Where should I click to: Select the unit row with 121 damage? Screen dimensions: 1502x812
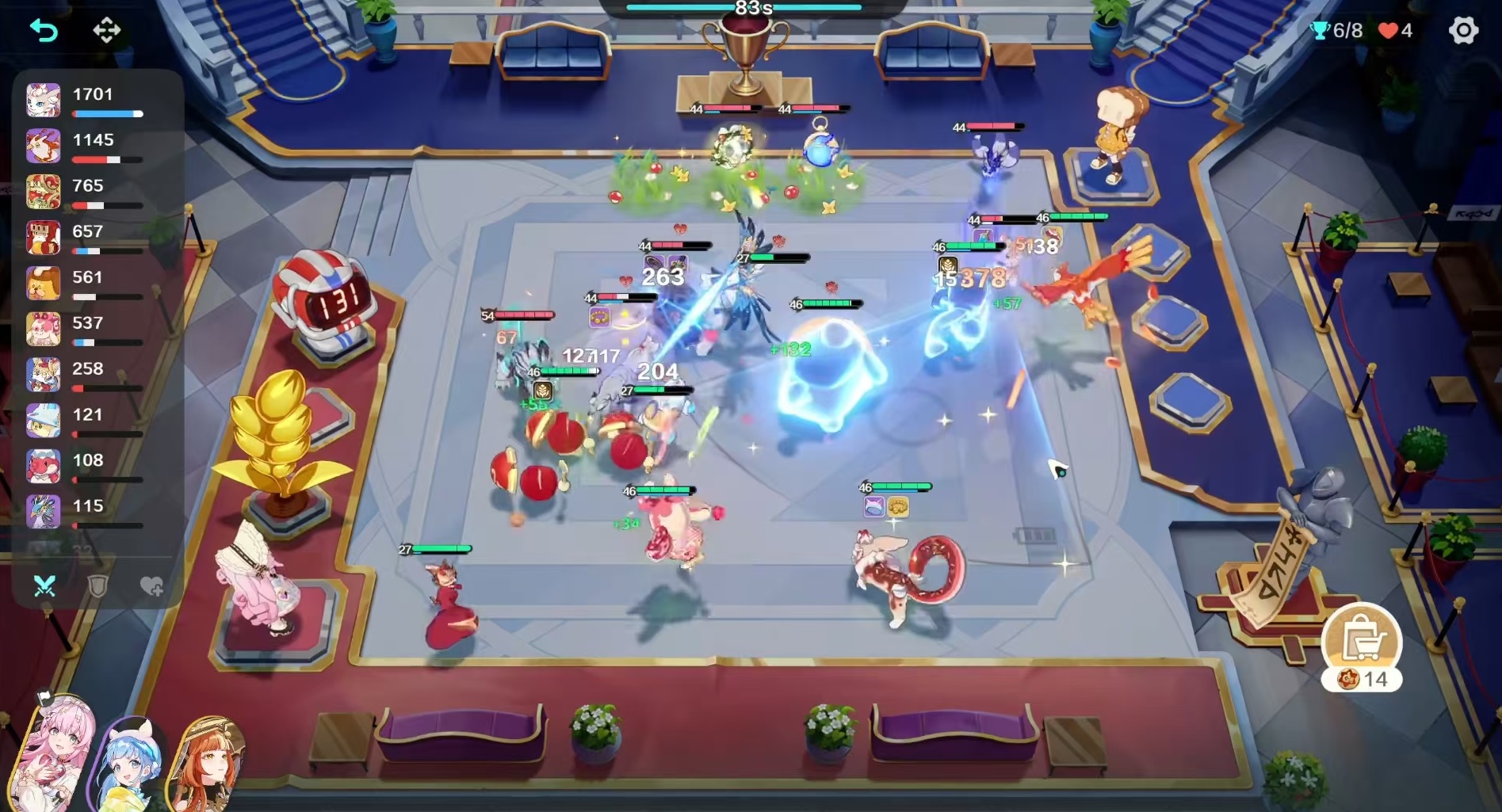[95, 421]
